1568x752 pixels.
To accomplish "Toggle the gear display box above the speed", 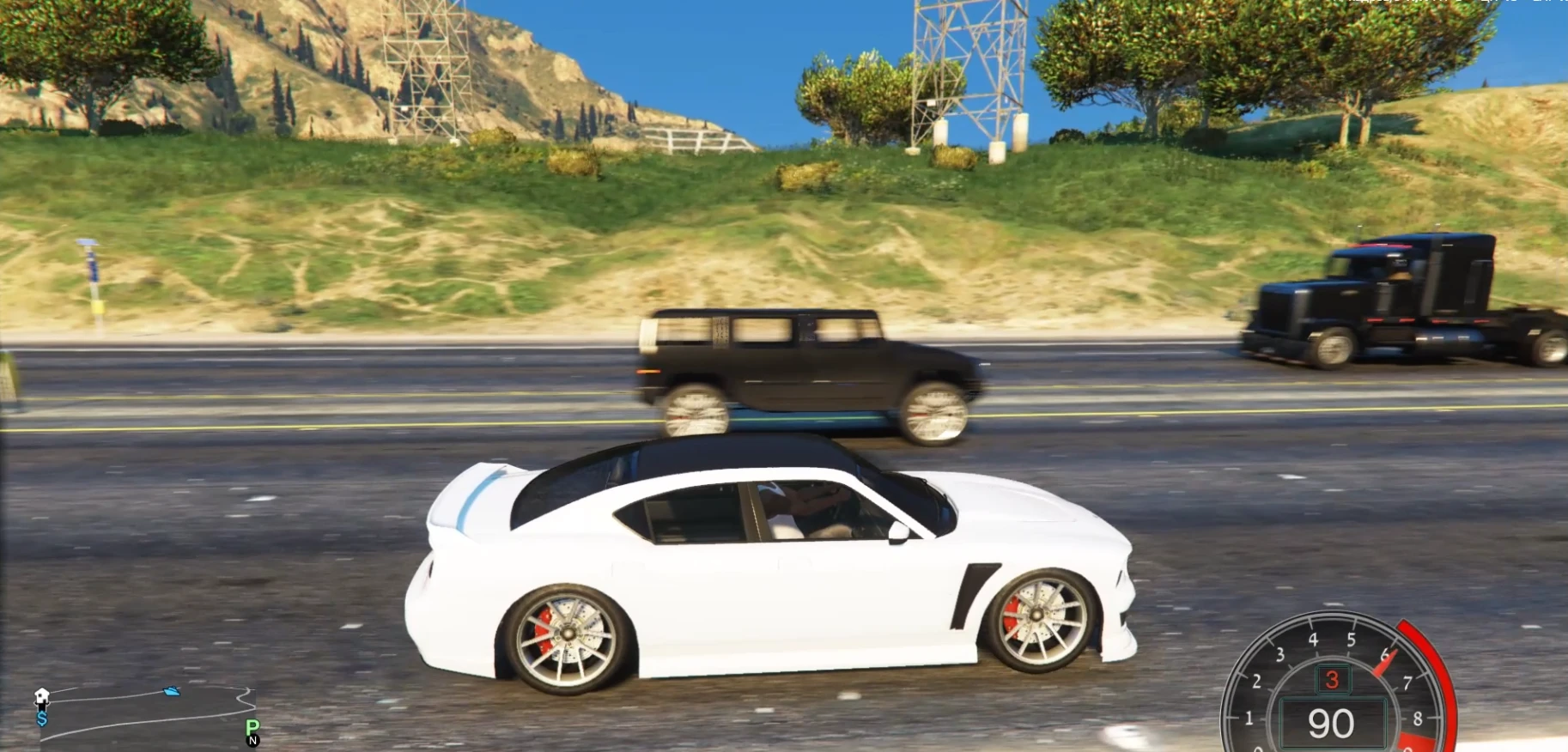I will (x=1332, y=679).
